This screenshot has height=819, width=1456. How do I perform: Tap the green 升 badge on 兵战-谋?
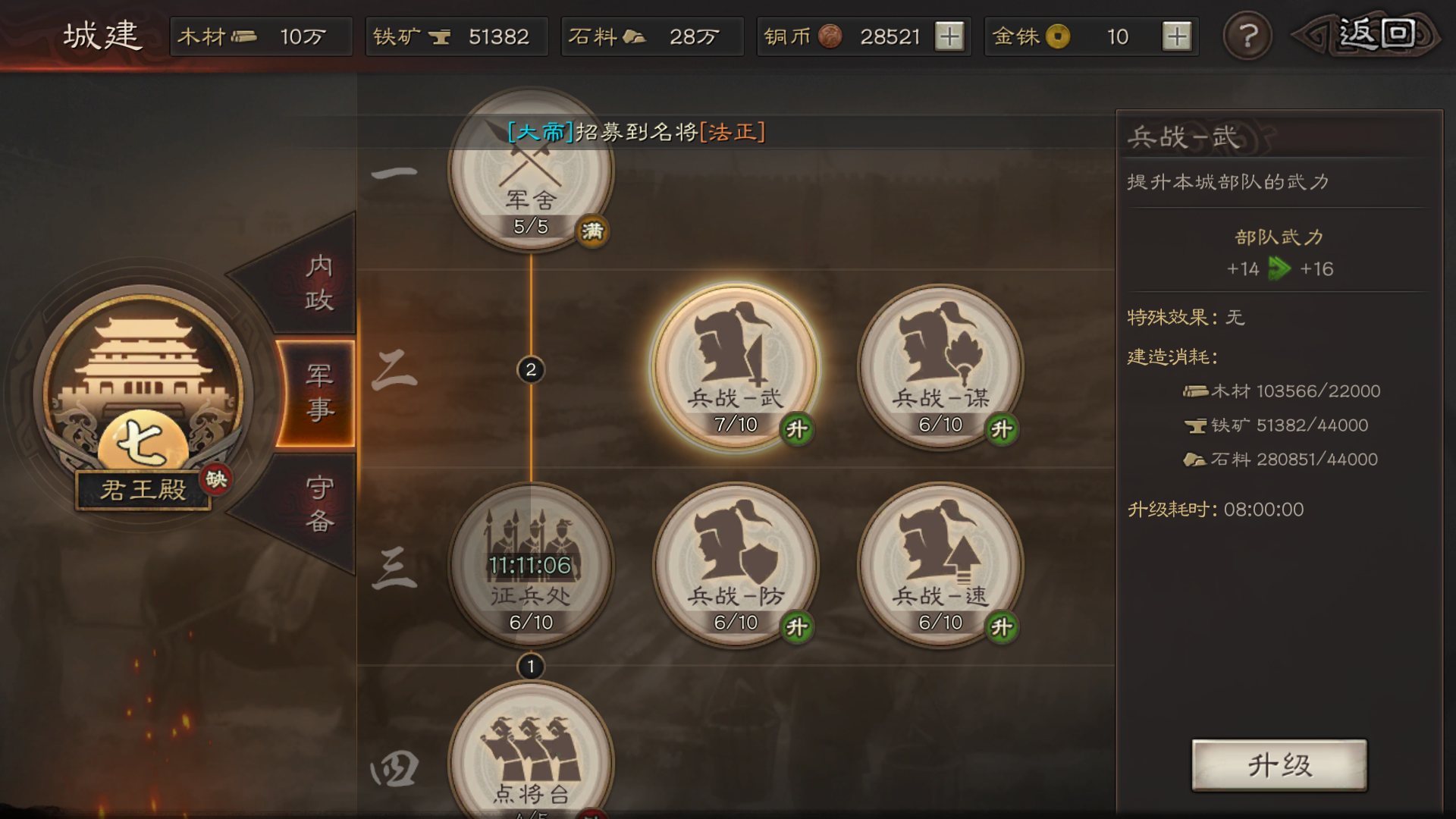[1003, 428]
